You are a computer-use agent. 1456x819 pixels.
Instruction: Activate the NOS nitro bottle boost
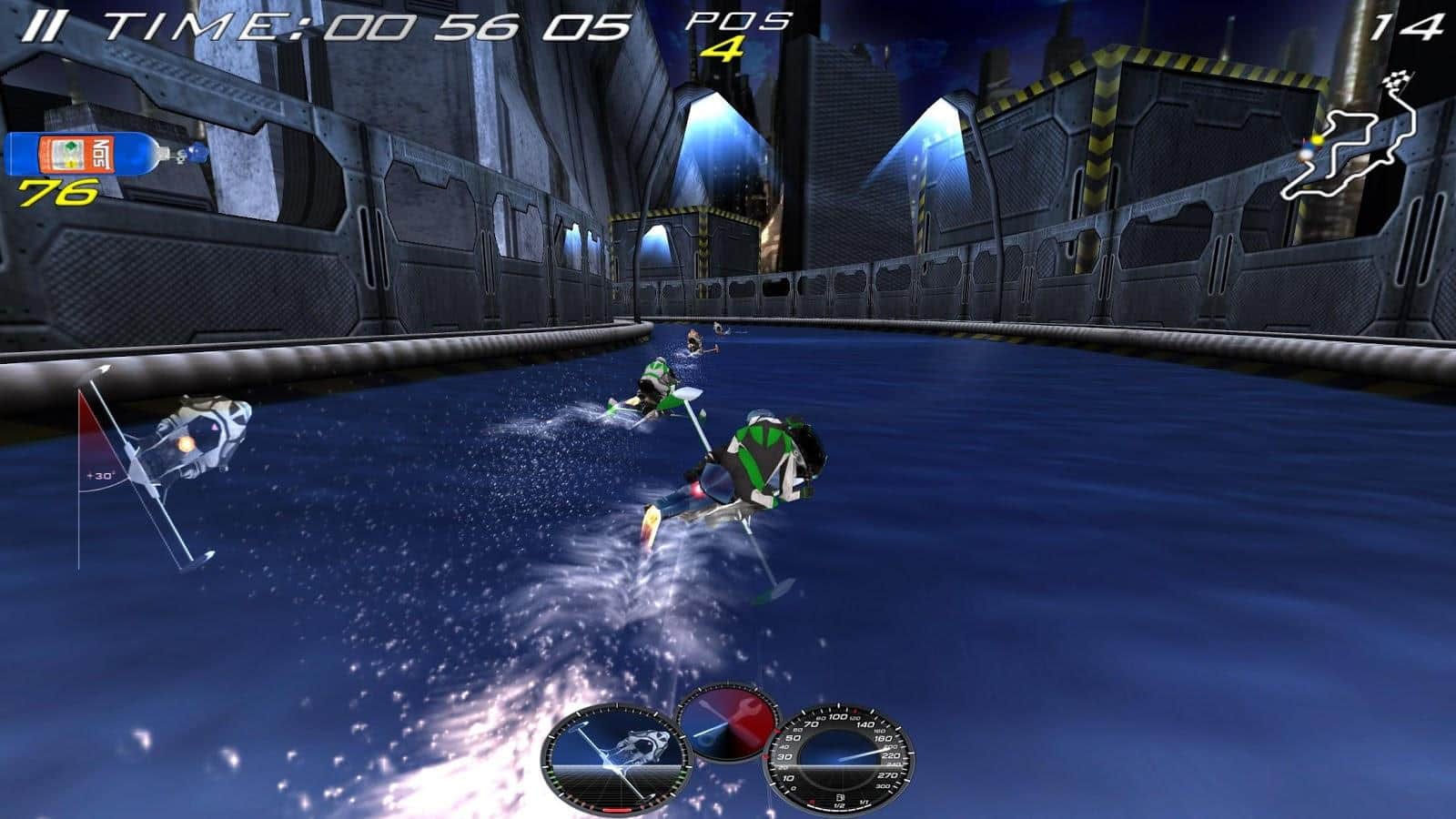(x=96, y=153)
